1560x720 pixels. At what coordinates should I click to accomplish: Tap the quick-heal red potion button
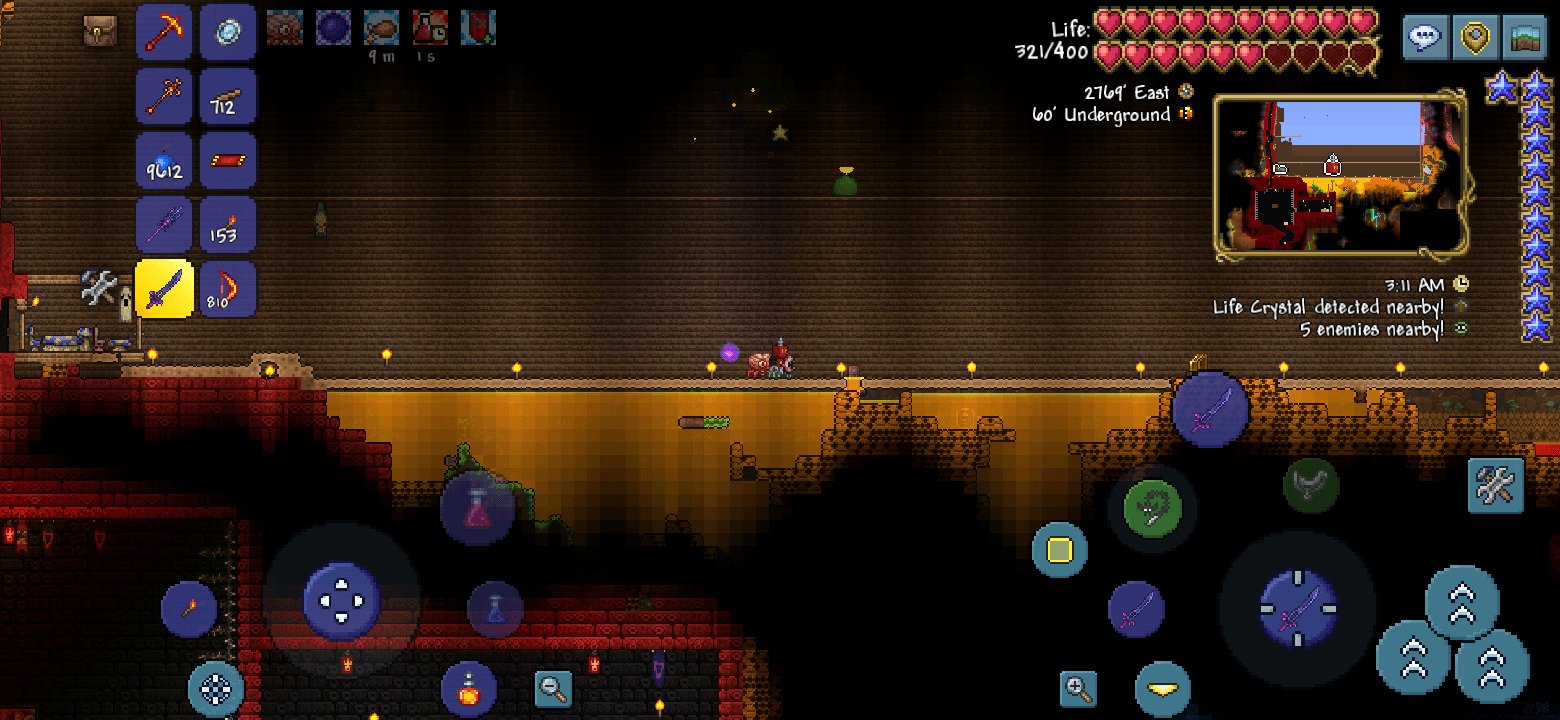pyautogui.click(x=471, y=688)
